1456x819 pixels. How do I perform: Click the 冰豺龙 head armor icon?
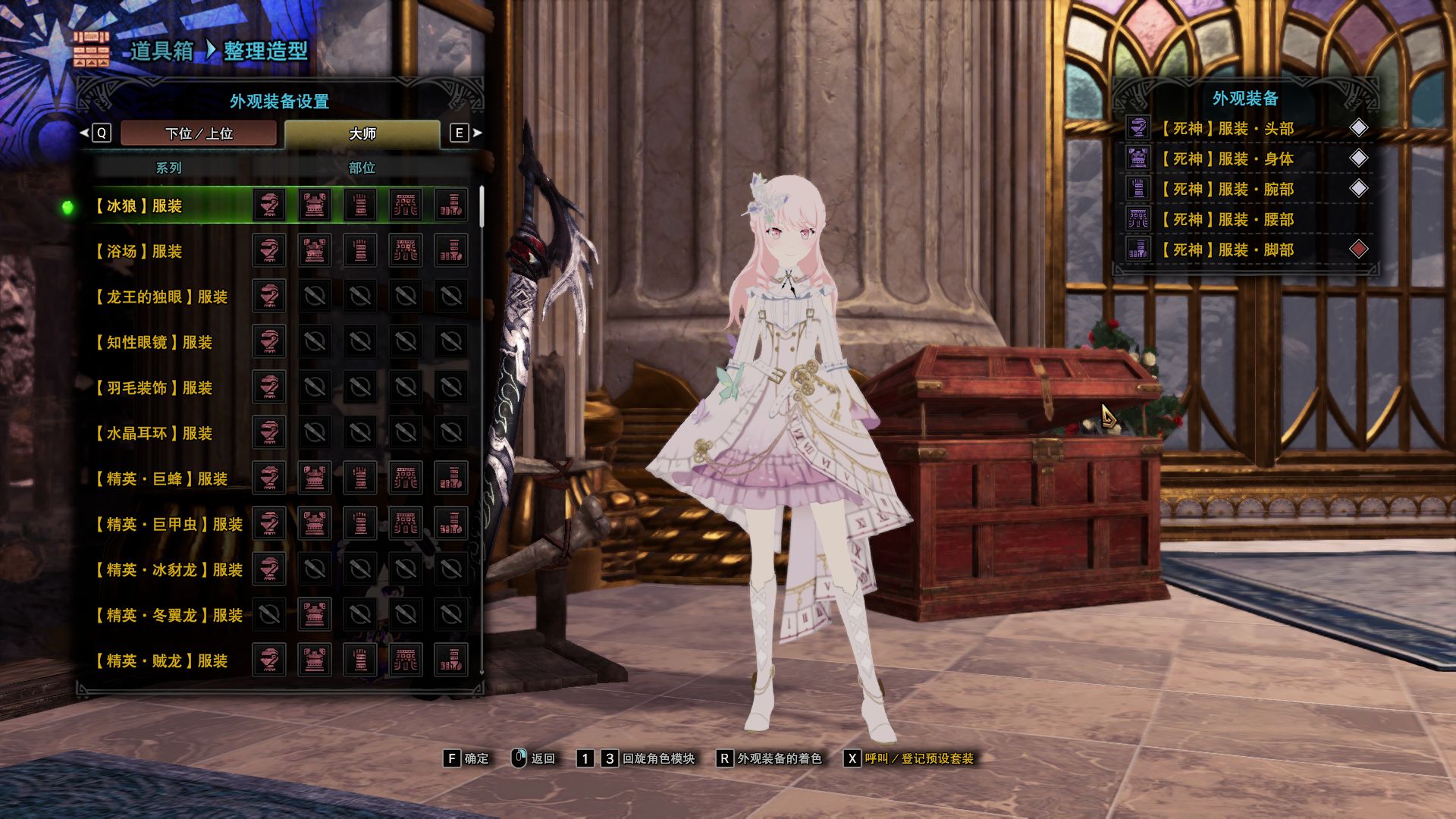[x=269, y=569]
